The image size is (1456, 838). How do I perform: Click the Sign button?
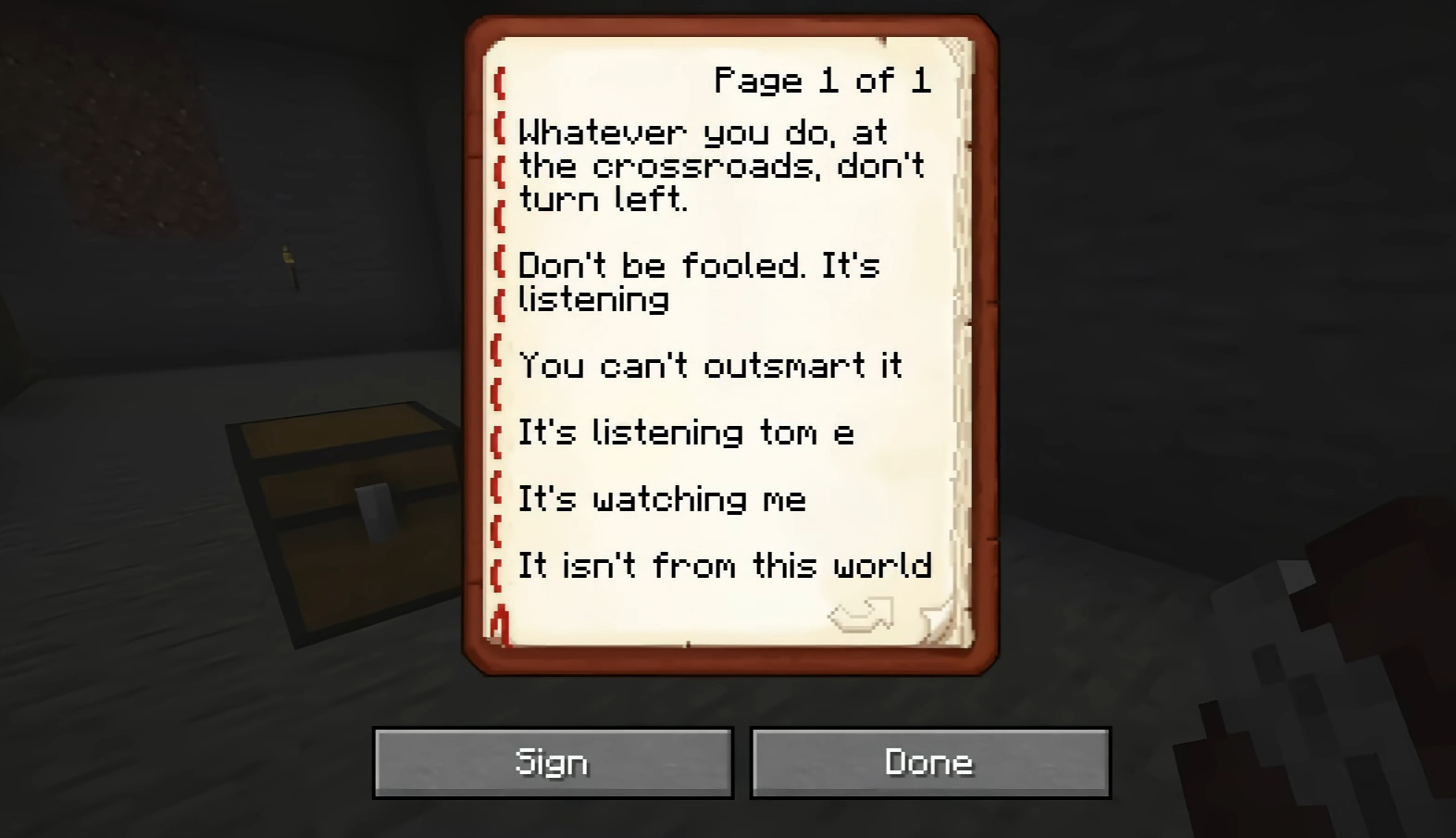point(553,762)
